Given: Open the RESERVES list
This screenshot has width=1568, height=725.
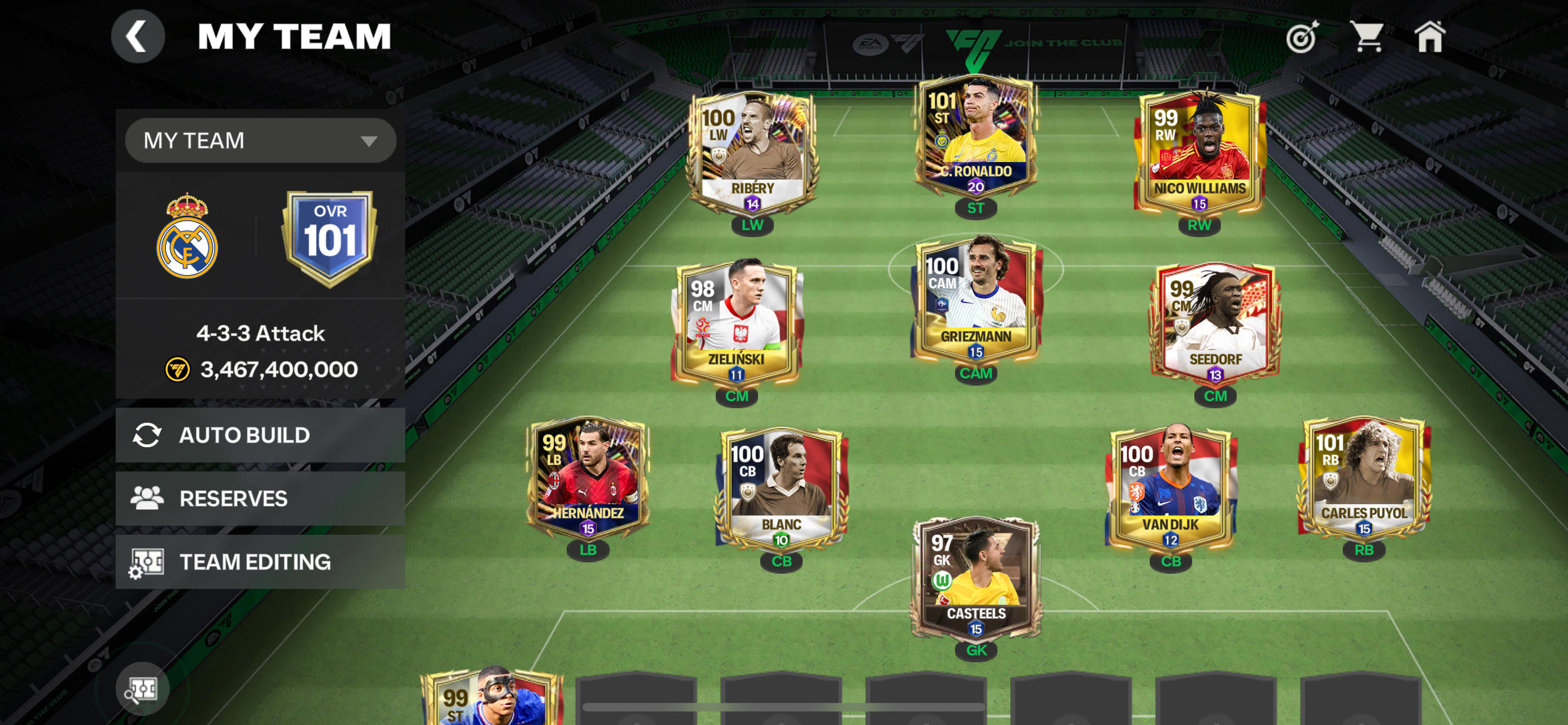Looking at the screenshot, I should click(x=260, y=499).
